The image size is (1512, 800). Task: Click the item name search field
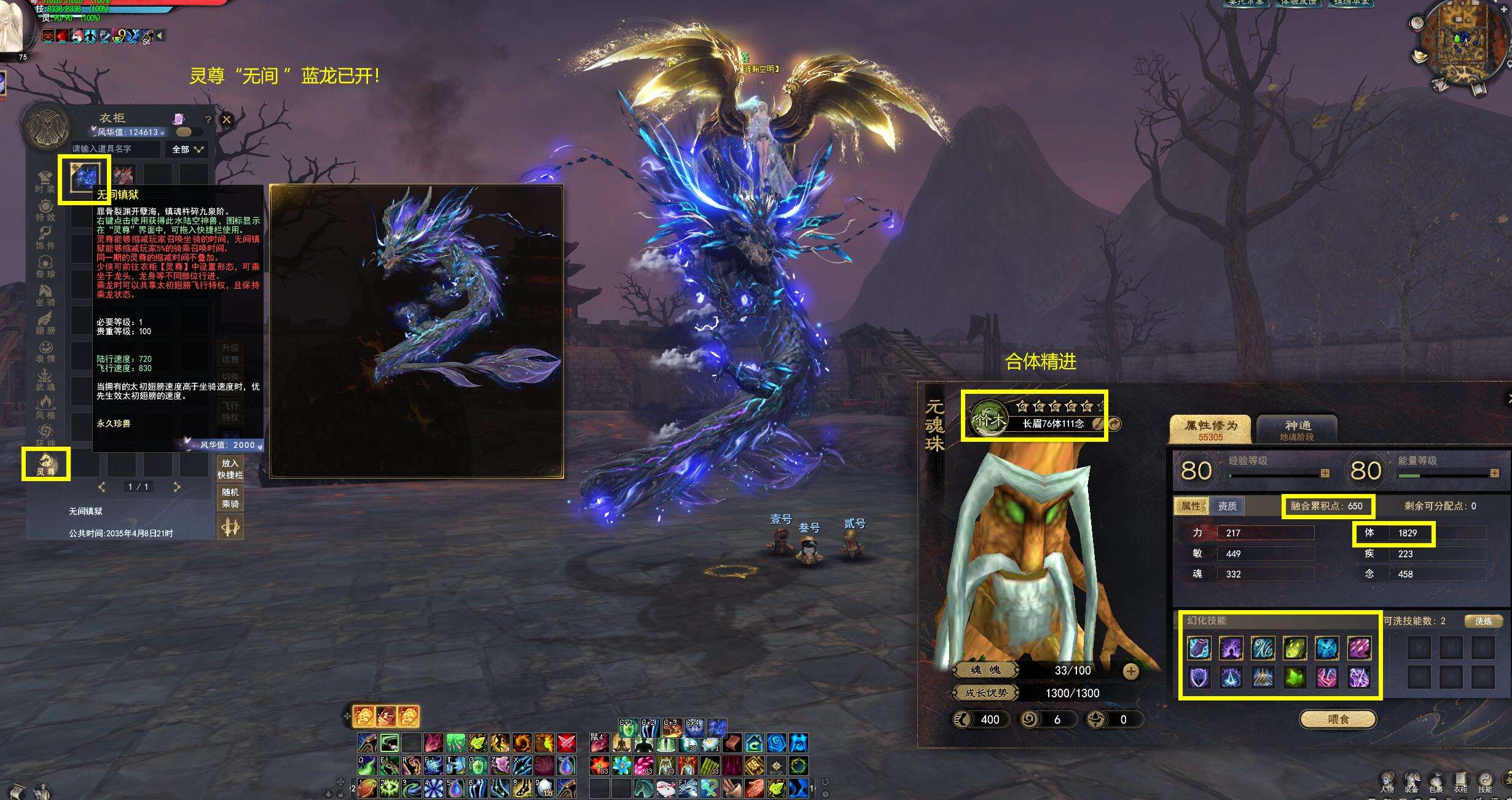pyautogui.click(x=116, y=149)
